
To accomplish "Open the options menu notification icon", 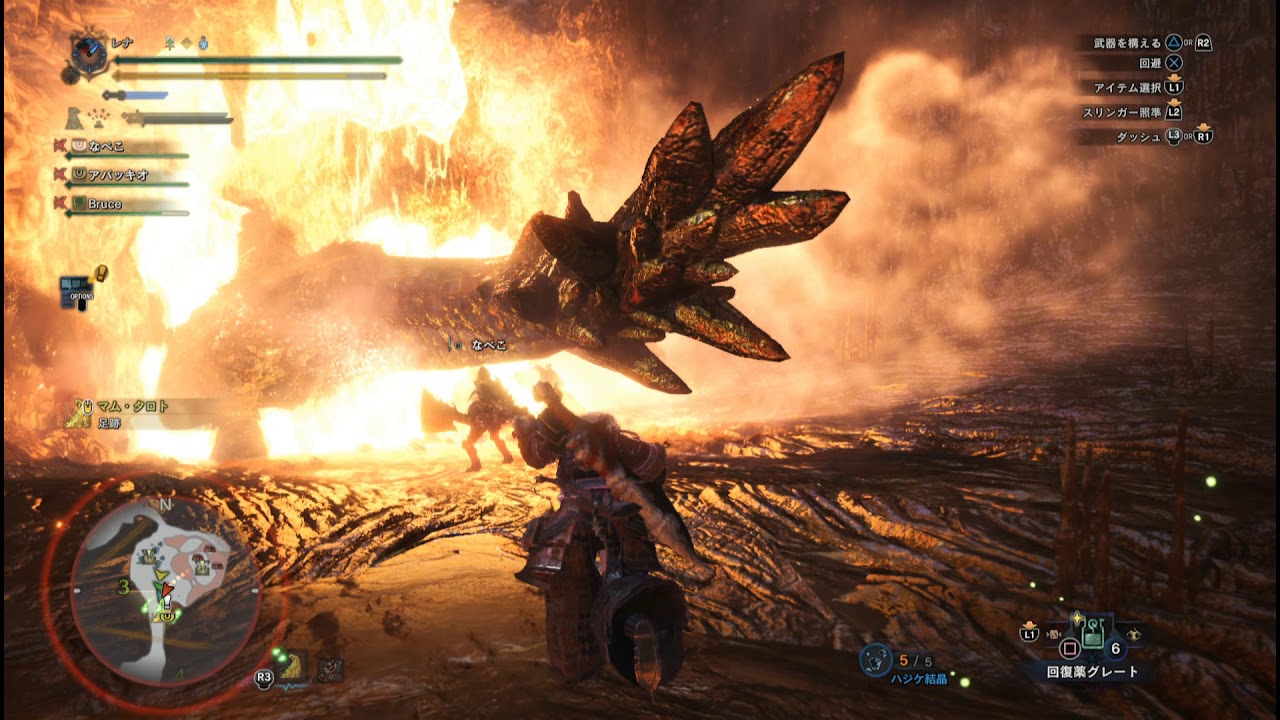I will point(78,290).
